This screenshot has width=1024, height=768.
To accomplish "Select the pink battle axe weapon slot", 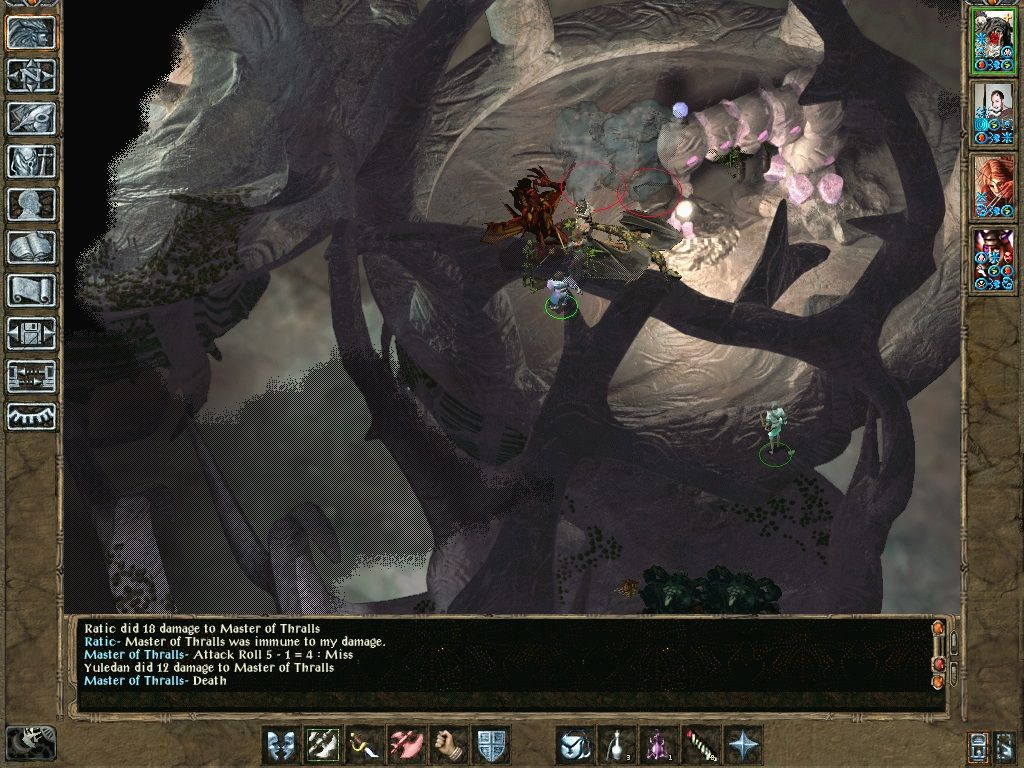I will coord(407,746).
